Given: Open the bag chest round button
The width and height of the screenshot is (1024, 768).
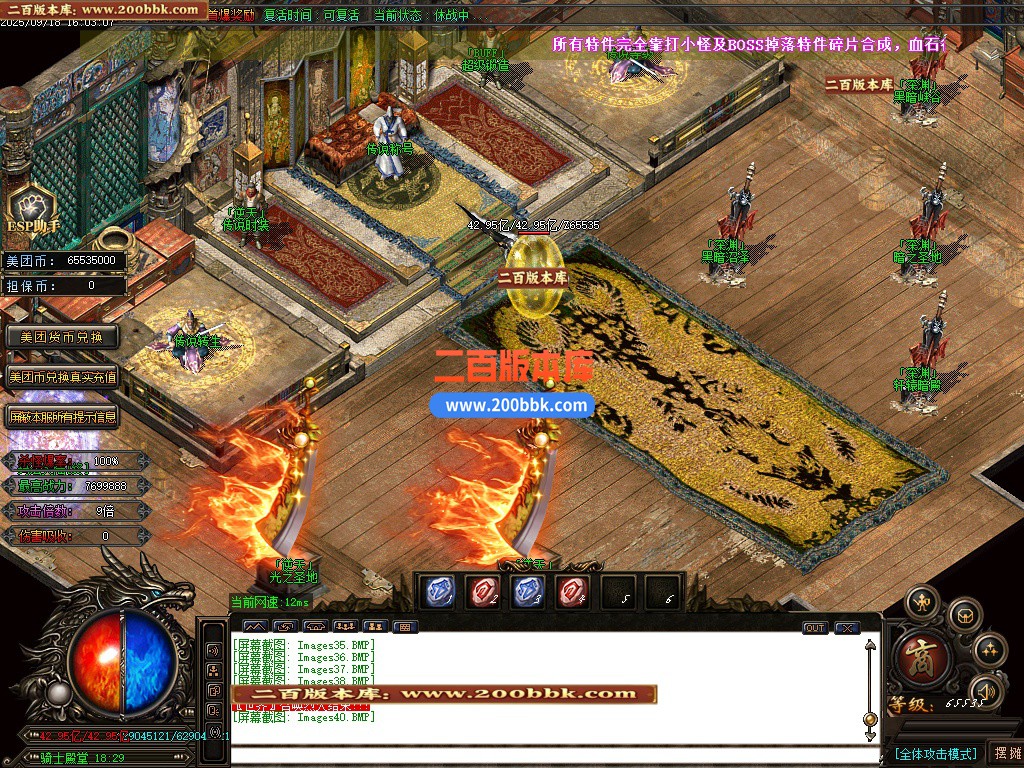Looking at the screenshot, I should click(964, 615).
